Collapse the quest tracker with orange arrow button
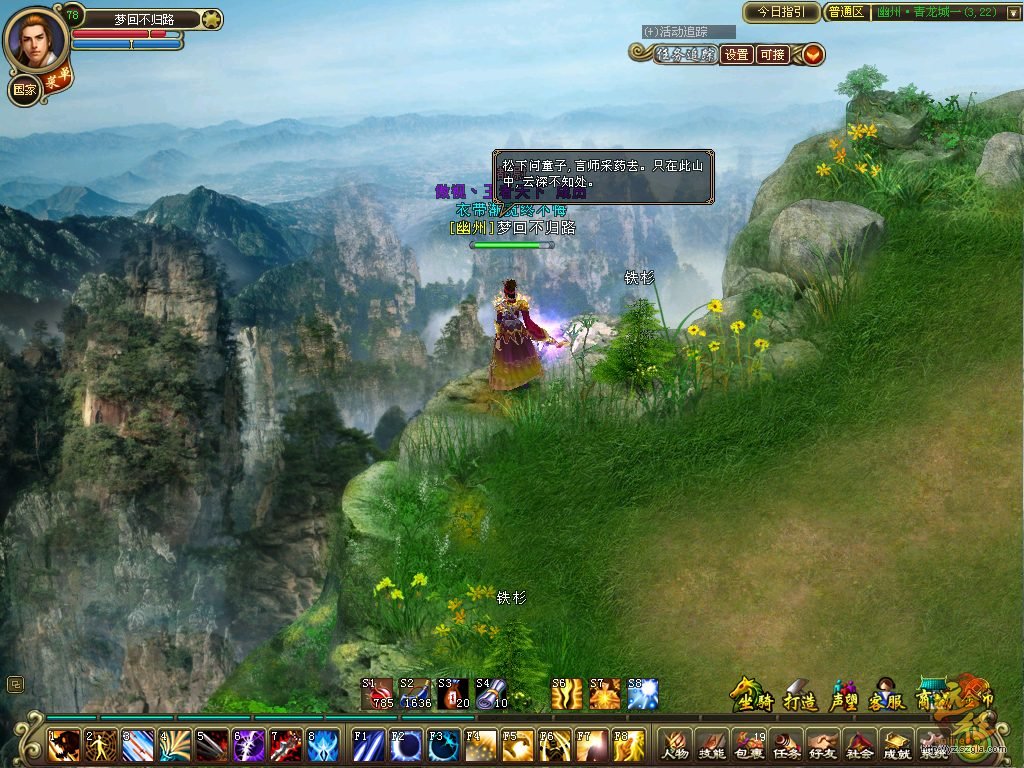Viewport: 1024px width, 768px height. (x=813, y=55)
